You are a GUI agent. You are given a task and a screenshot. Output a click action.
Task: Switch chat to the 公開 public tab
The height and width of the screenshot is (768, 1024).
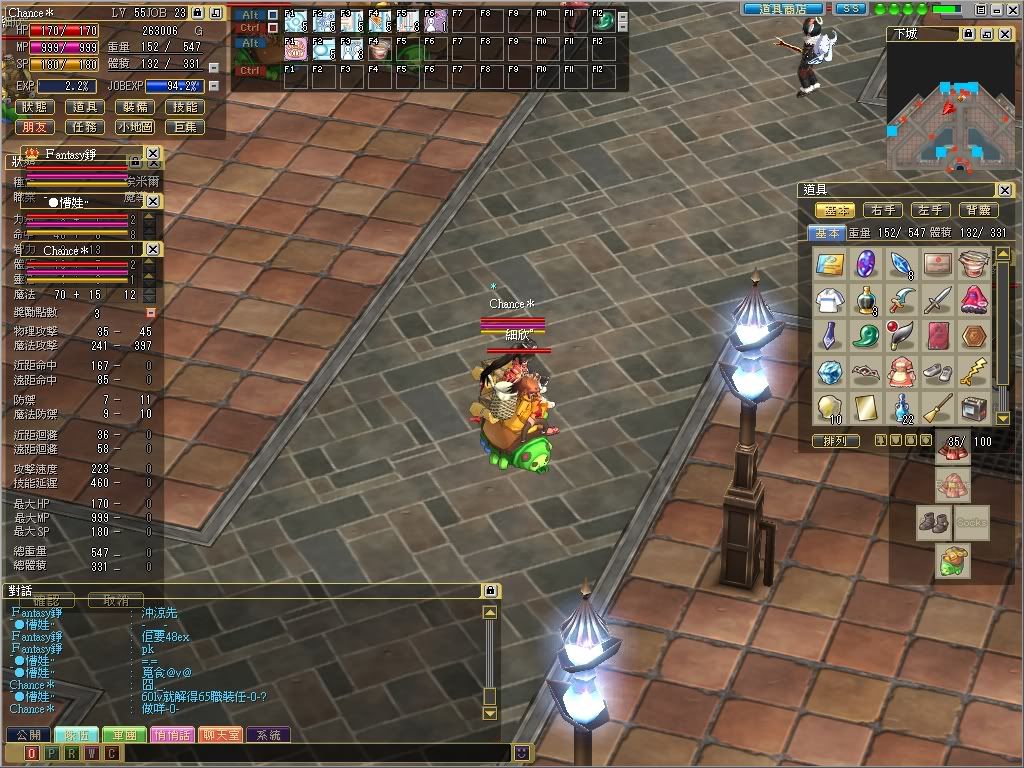pos(27,735)
